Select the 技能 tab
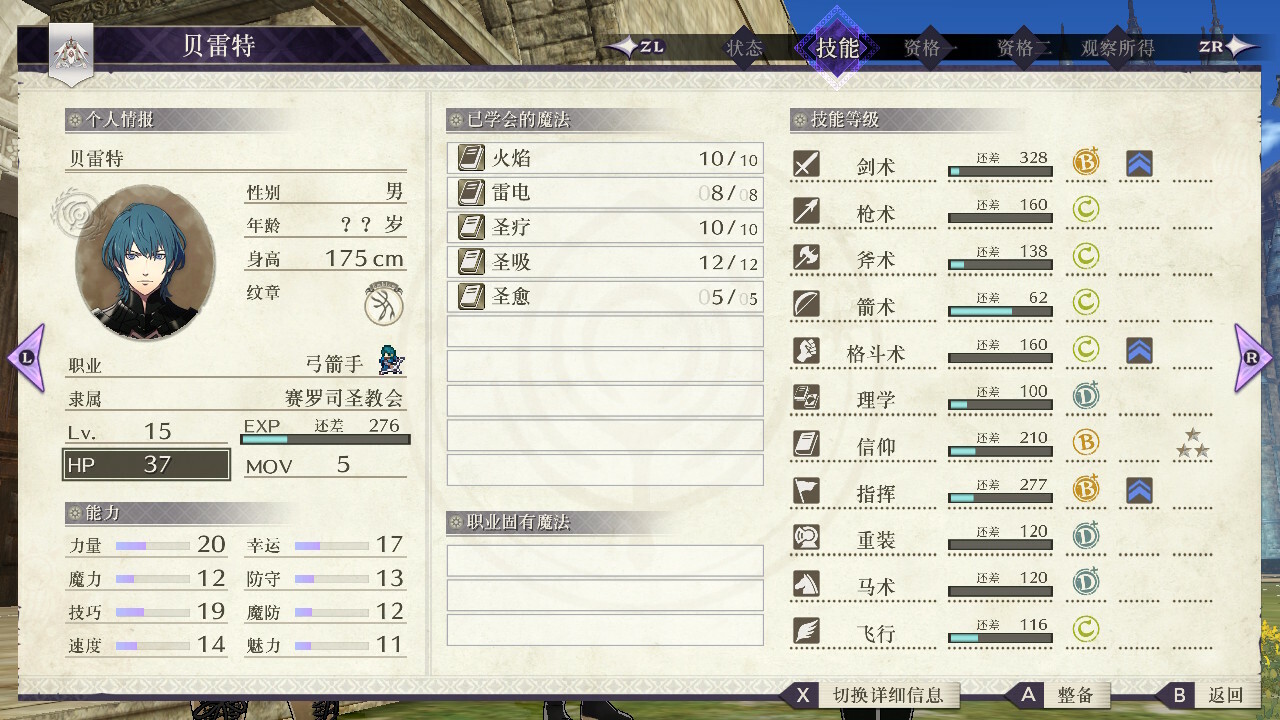1280x720 pixels. click(x=837, y=48)
